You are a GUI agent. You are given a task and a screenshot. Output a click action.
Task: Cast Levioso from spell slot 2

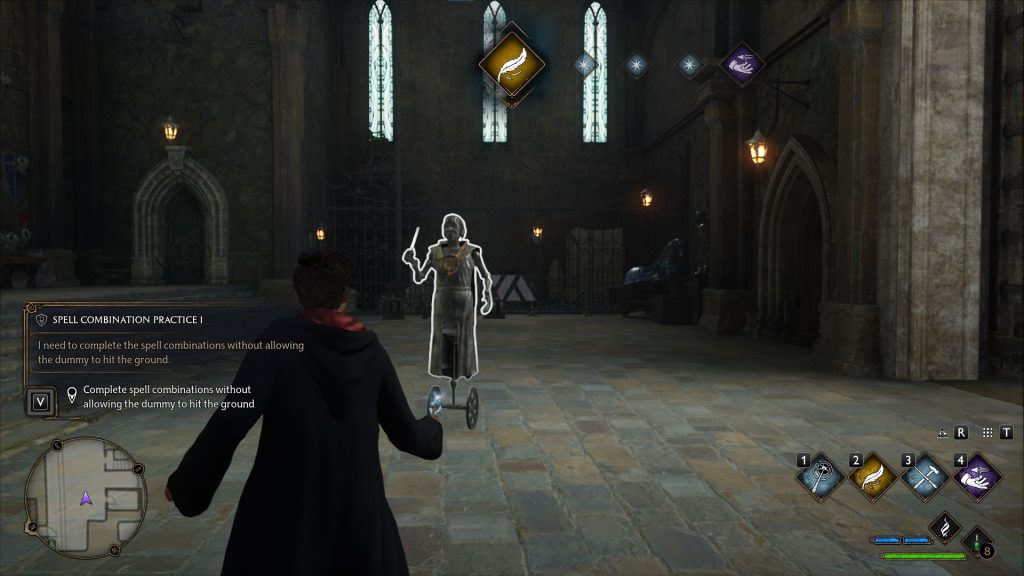click(x=872, y=477)
